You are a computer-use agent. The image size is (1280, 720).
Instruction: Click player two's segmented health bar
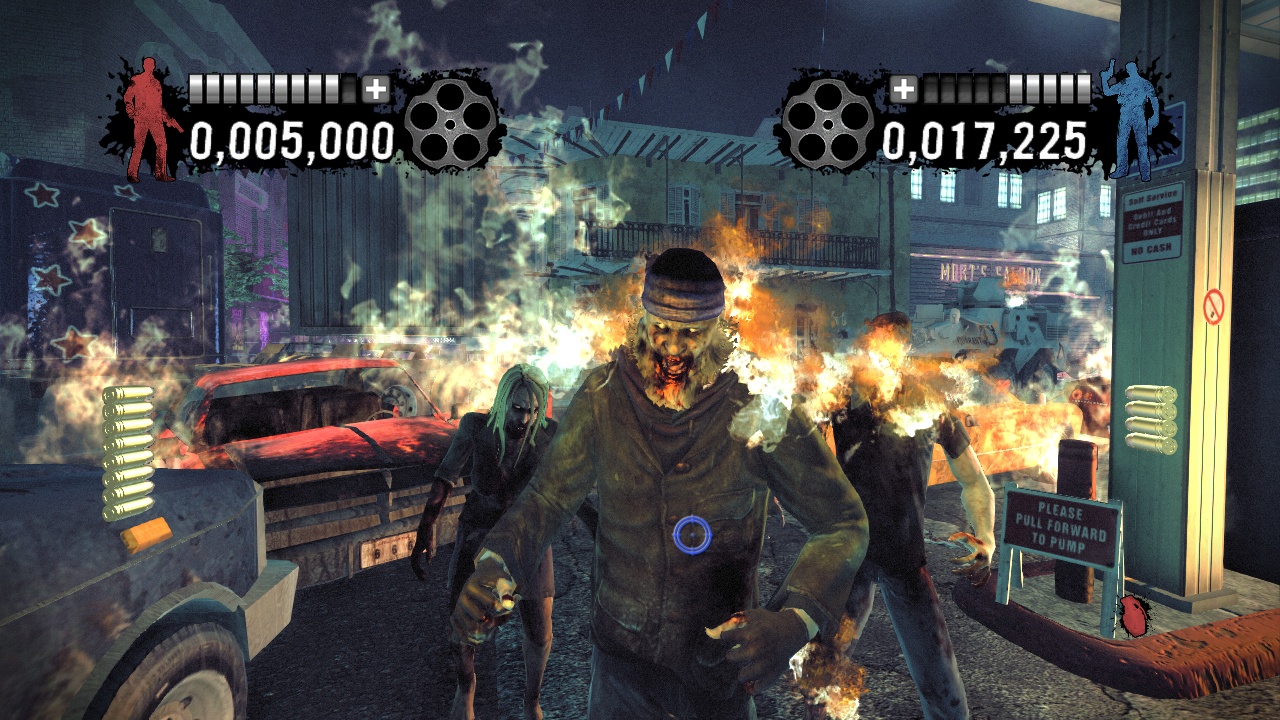pos(1006,88)
